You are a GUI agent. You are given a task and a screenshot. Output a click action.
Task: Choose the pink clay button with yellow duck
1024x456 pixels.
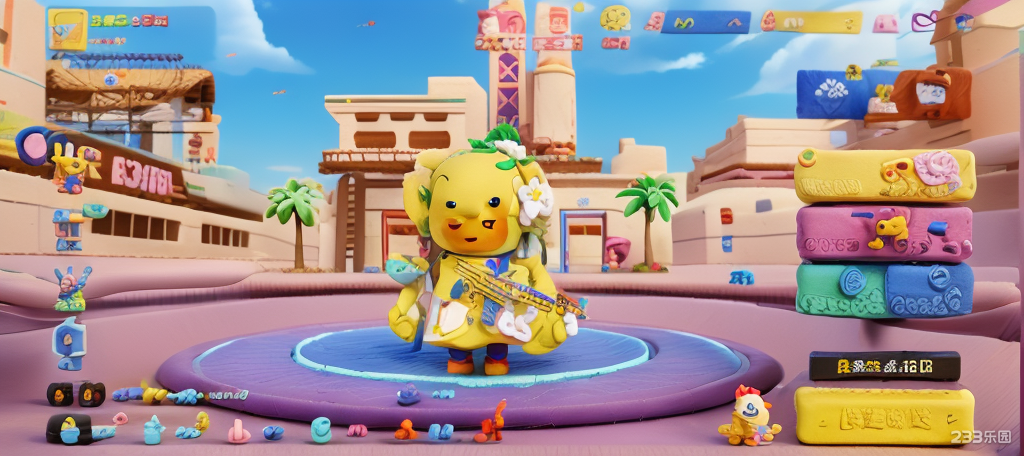click(x=884, y=233)
